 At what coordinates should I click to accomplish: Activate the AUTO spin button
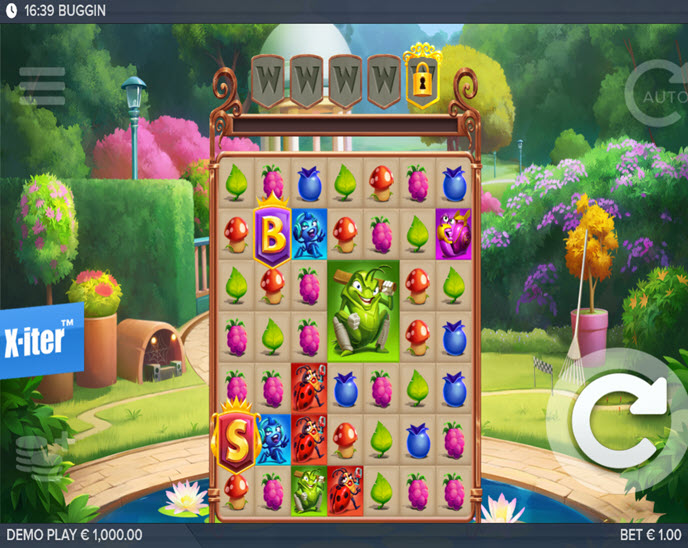point(656,94)
